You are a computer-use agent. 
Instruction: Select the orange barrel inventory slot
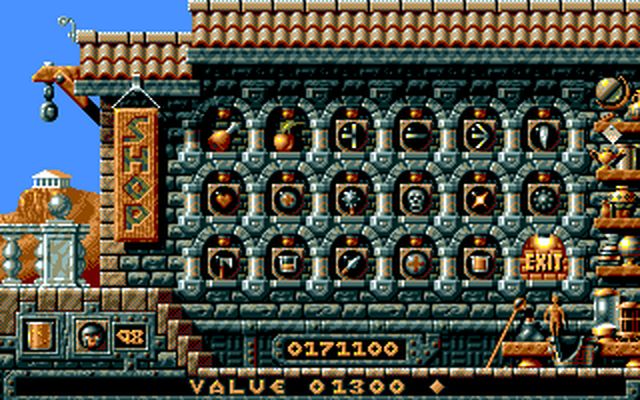pos(40,335)
